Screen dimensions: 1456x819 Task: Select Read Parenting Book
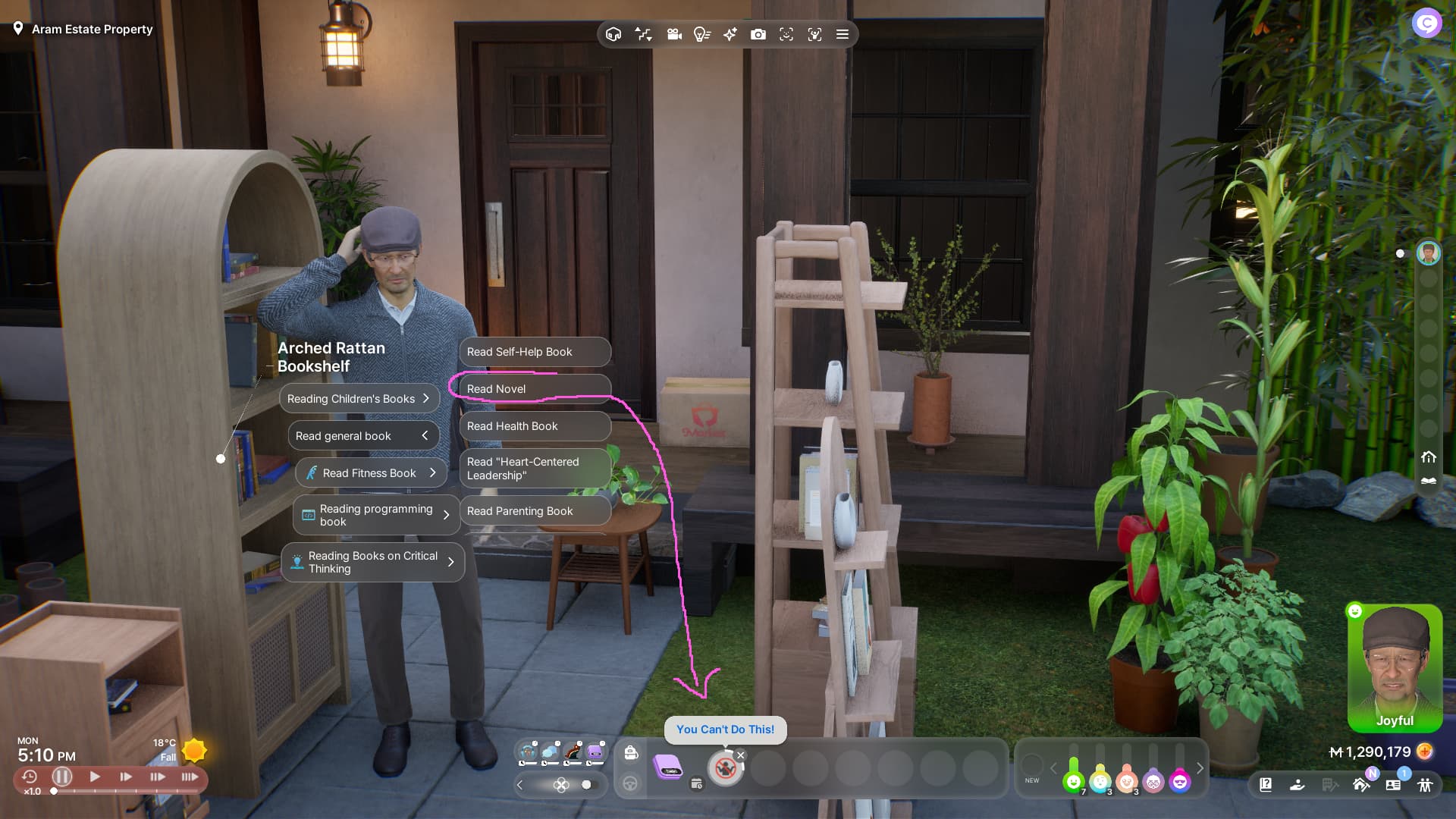click(534, 511)
